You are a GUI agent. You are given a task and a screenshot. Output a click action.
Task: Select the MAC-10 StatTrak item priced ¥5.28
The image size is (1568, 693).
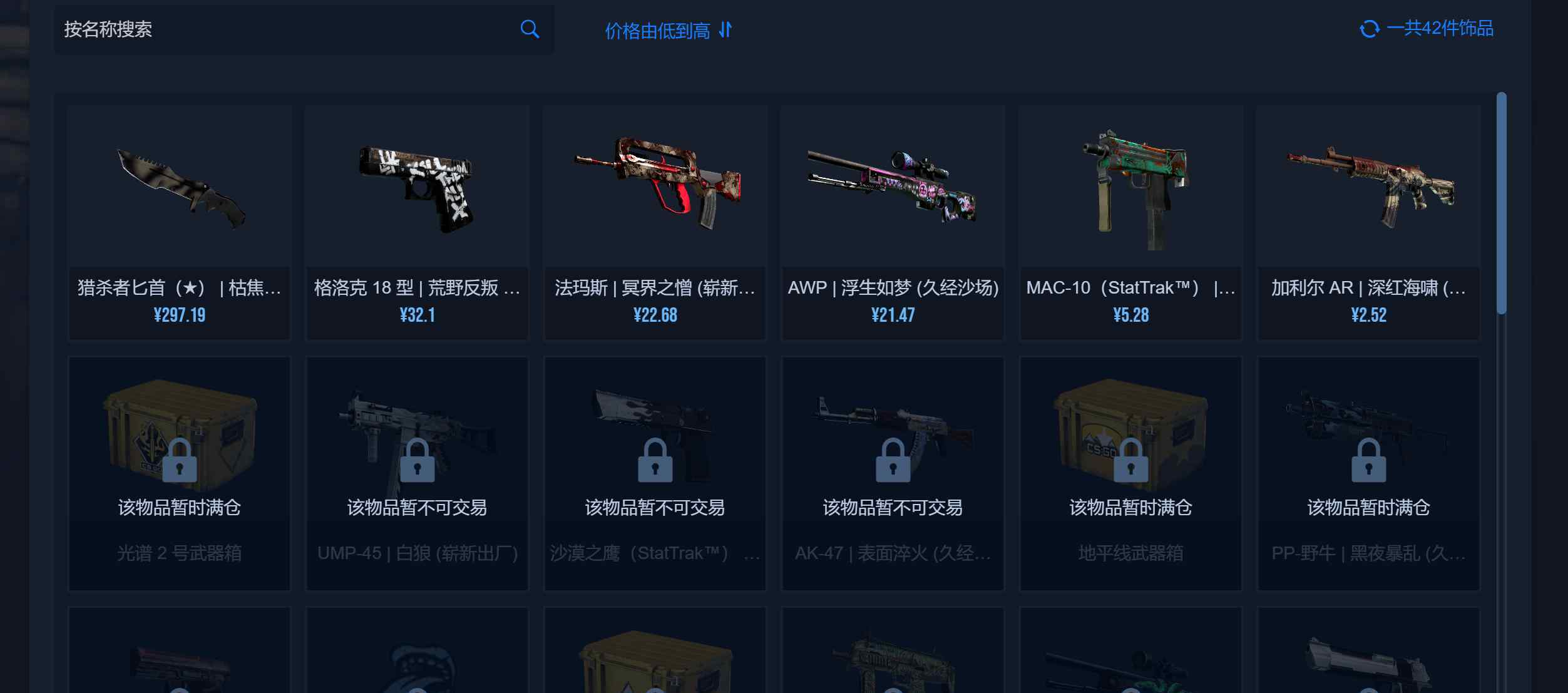click(x=1130, y=222)
